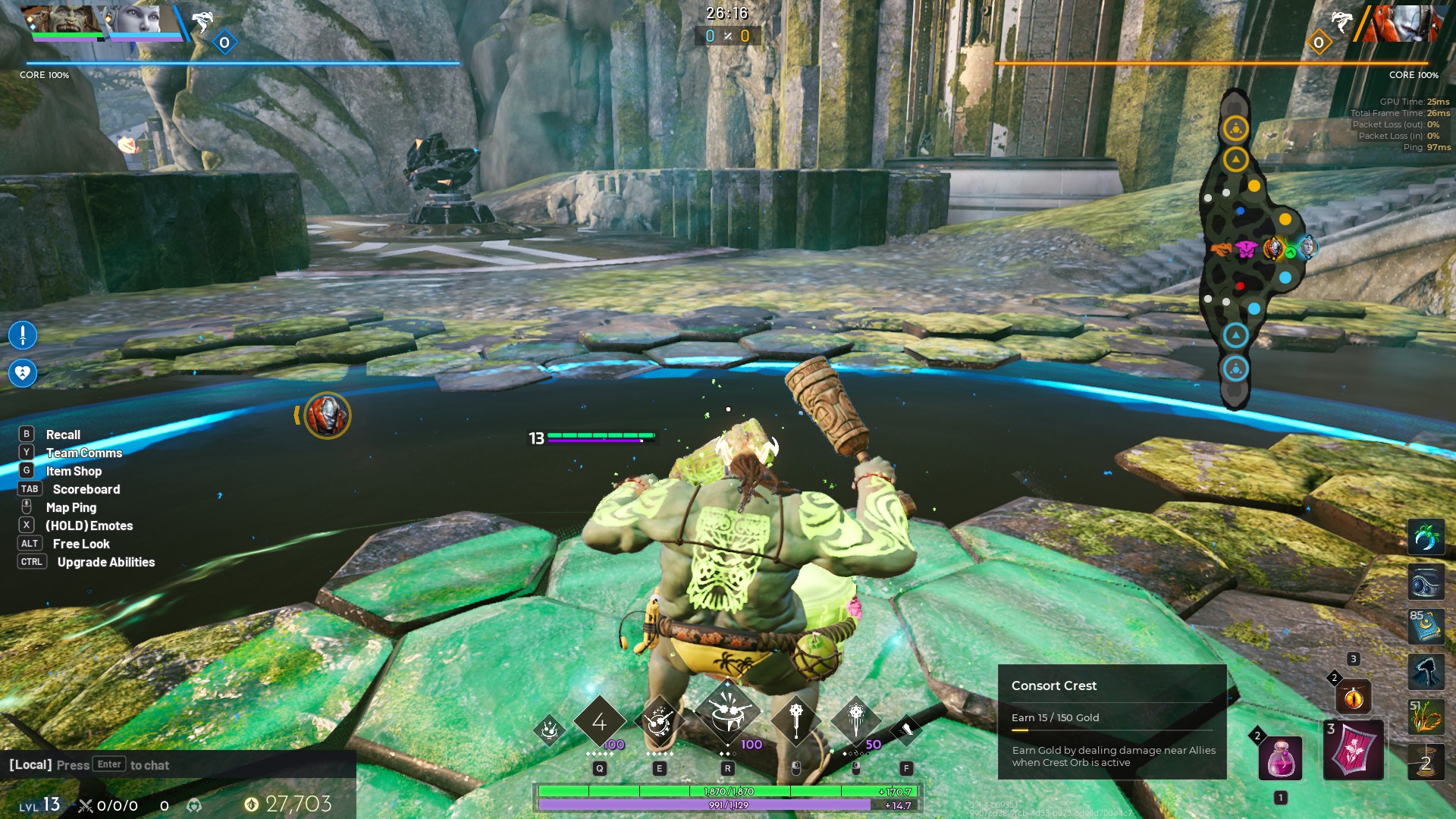Click the blue exclamation ping button
The image size is (1456, 819).
23,334
